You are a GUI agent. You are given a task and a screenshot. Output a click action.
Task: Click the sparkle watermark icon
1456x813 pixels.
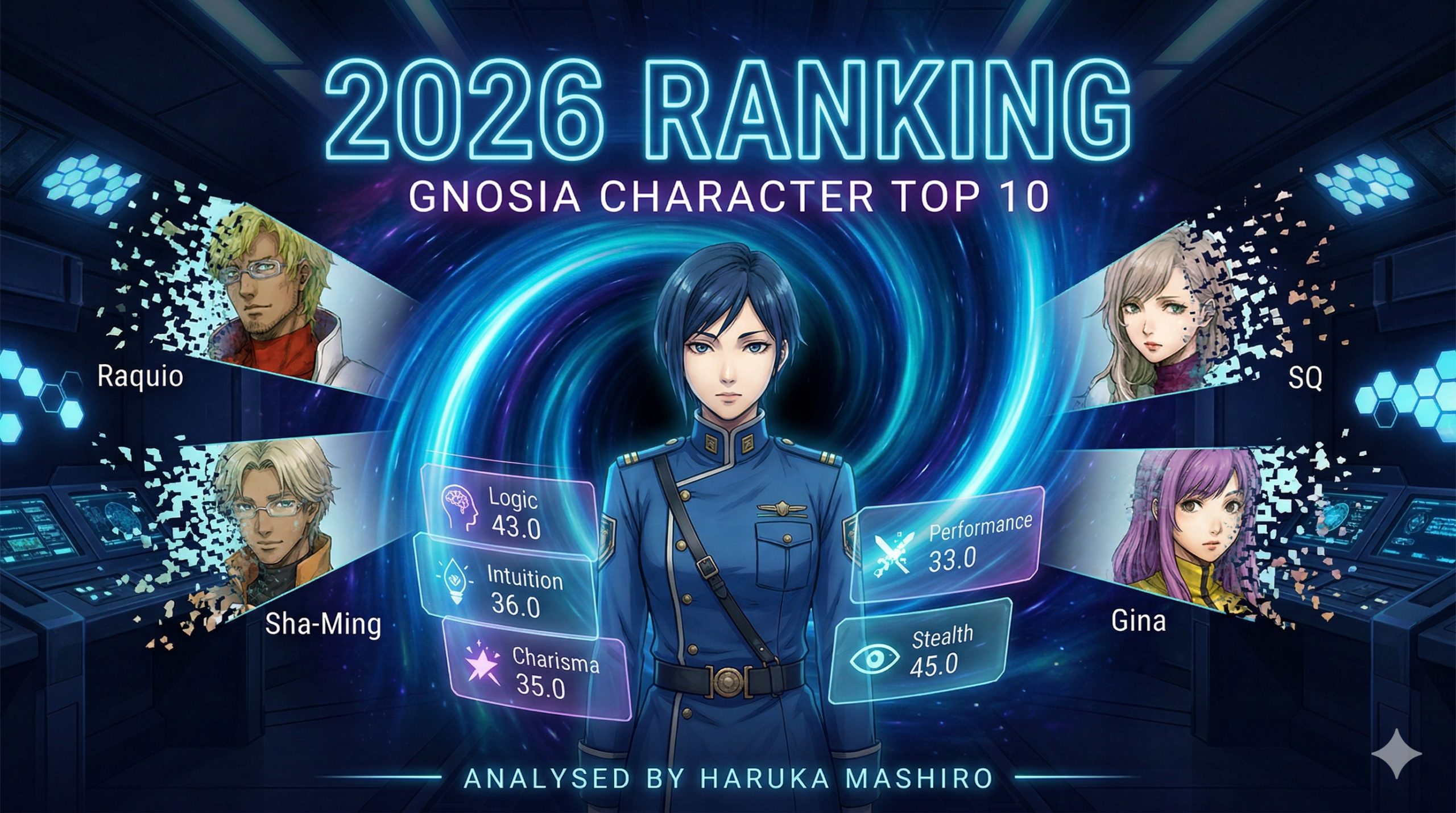[x=1396, y=754]
